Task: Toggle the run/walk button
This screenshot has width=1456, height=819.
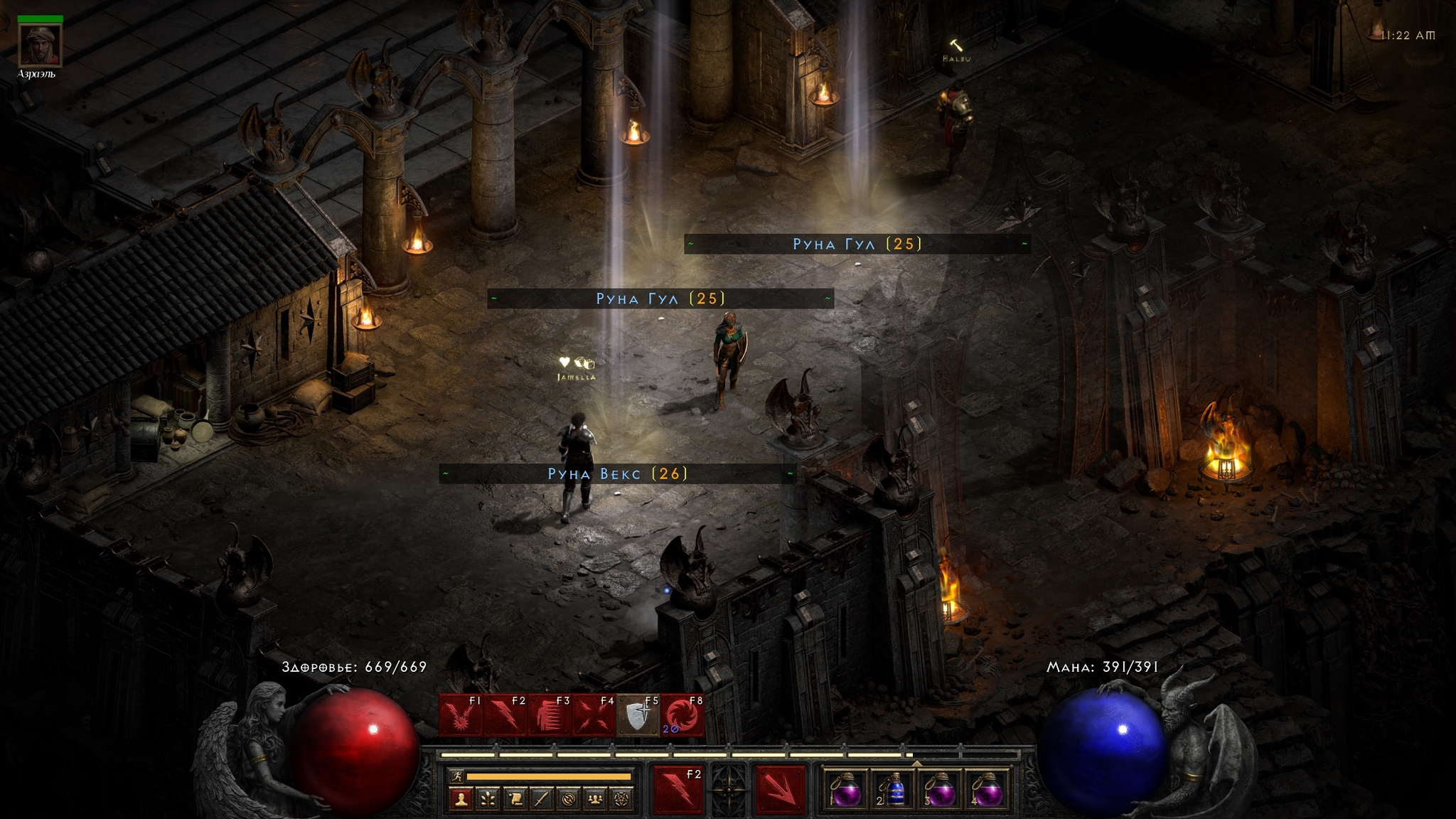Action: click(x=457, y=776)
